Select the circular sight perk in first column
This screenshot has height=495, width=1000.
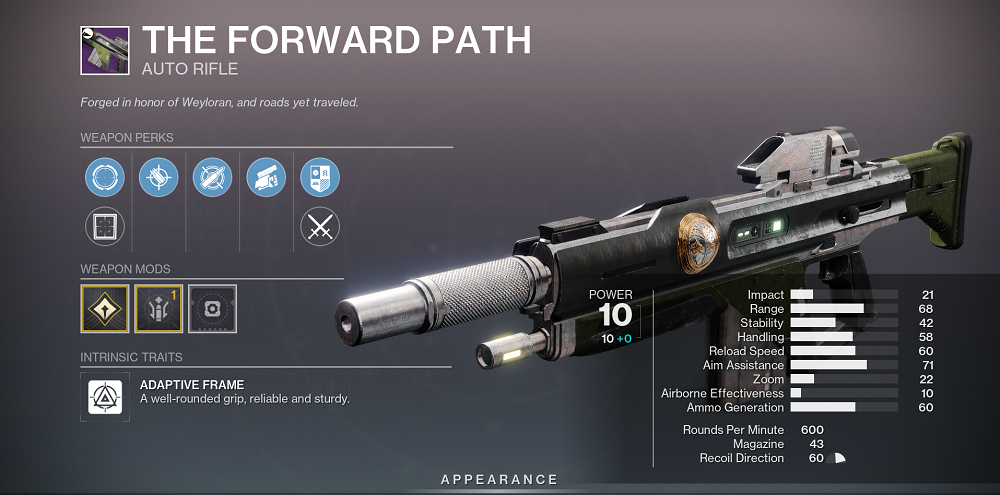tap(104, 178)
